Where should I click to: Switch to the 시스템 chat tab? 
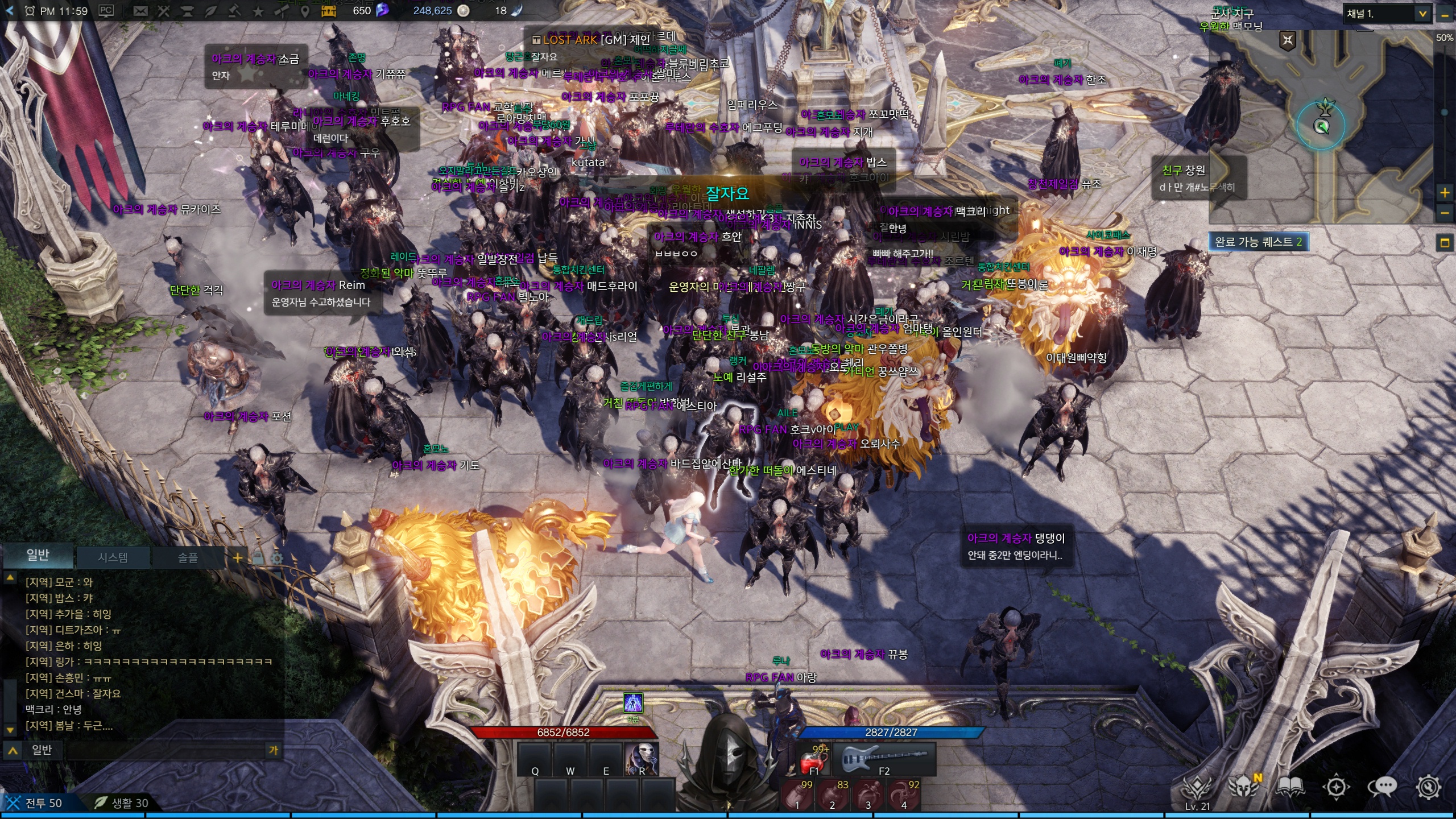point(113,557)
